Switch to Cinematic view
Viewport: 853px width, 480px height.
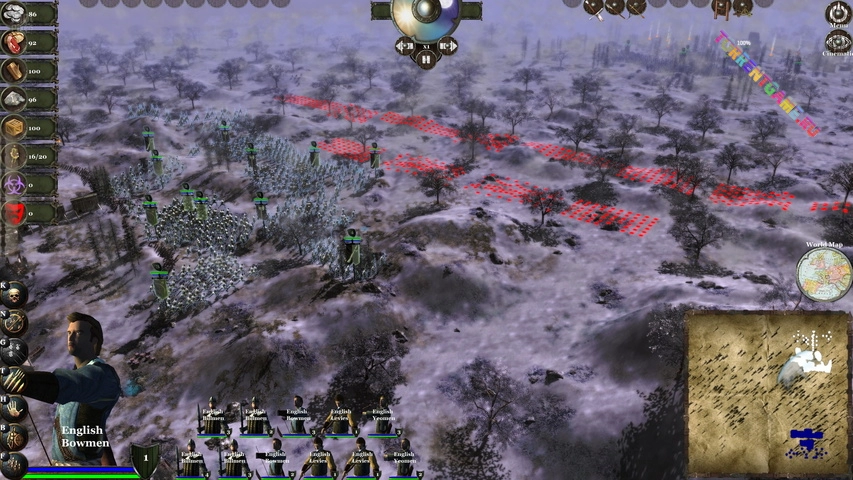point(838,43)
